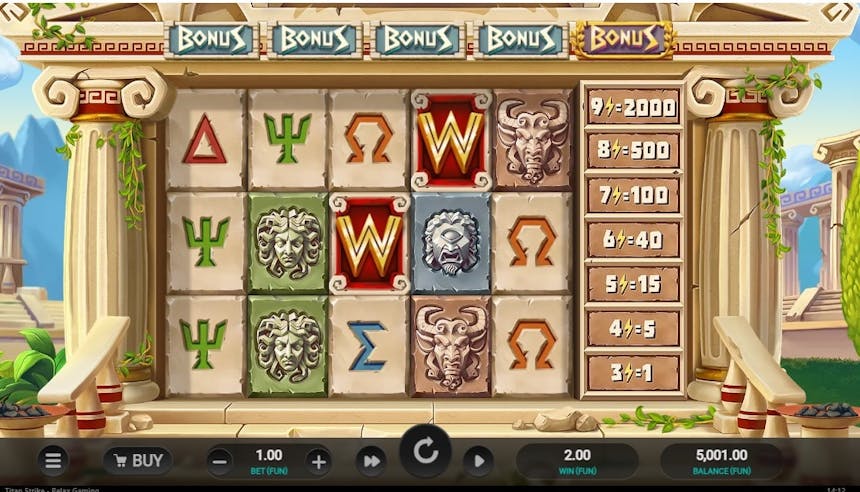860x492 pixels.
Task: Increase the bet with the plus button
Action: pos(318,461)
